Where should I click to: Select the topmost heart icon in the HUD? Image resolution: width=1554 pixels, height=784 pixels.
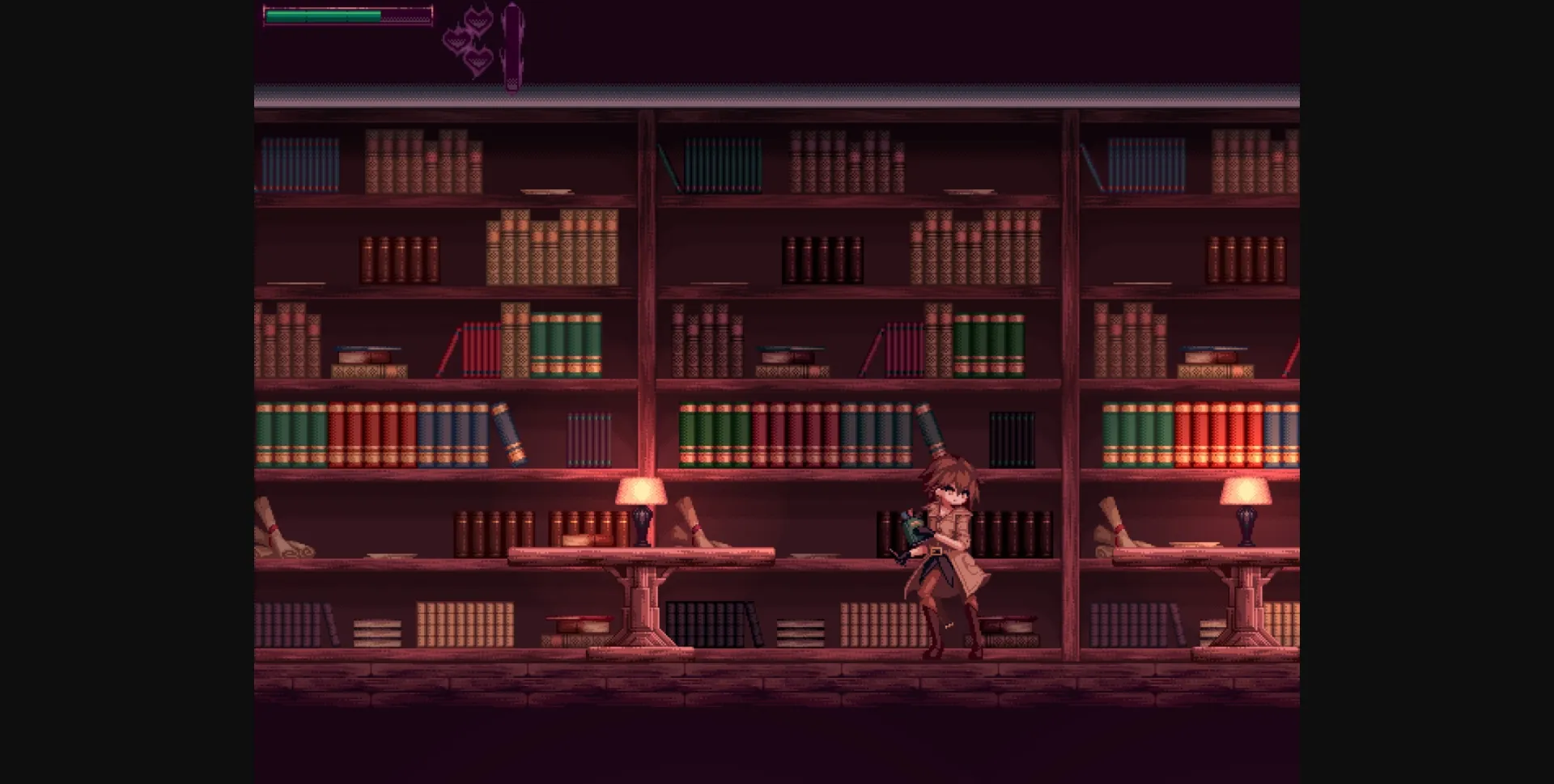click(478, 19)
